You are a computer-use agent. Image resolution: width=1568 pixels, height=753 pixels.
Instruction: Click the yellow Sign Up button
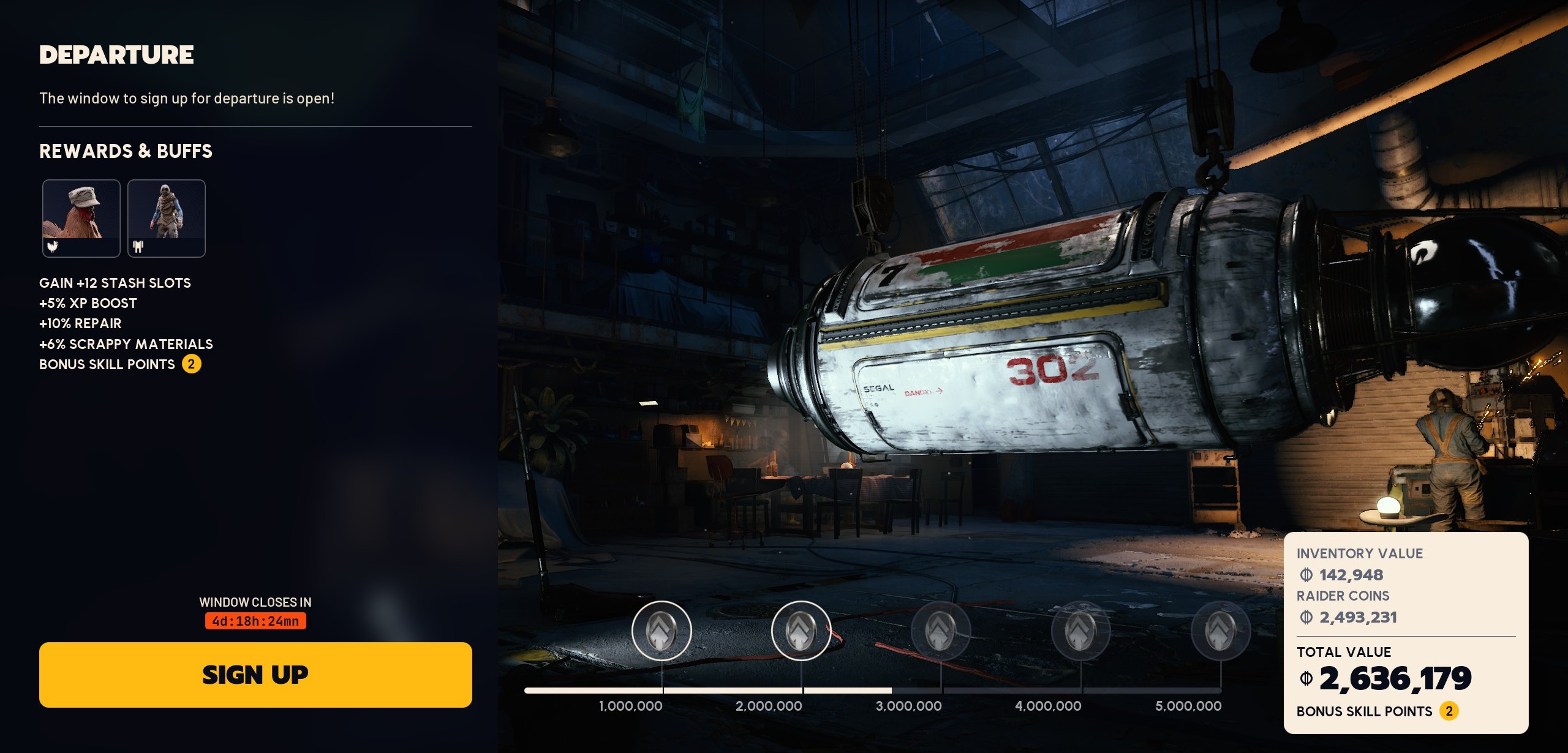pos(255,675)
